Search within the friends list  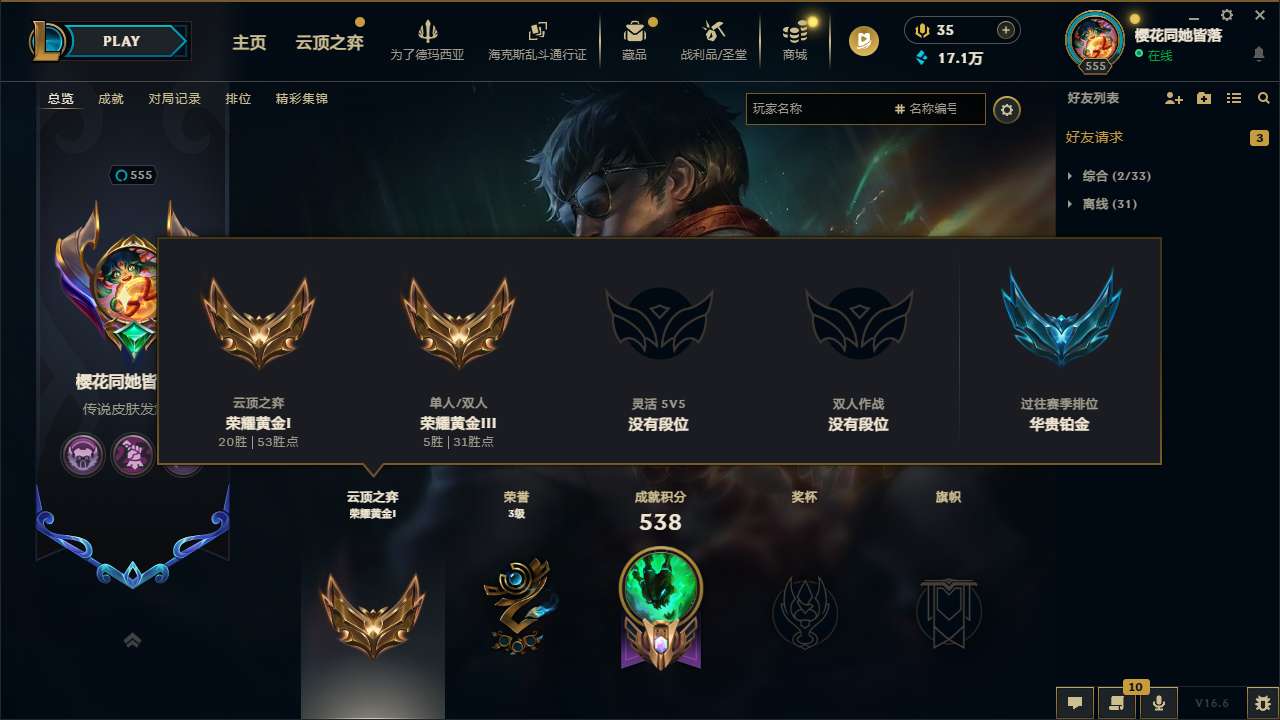pyautogui.click(x=1262, y=98)
